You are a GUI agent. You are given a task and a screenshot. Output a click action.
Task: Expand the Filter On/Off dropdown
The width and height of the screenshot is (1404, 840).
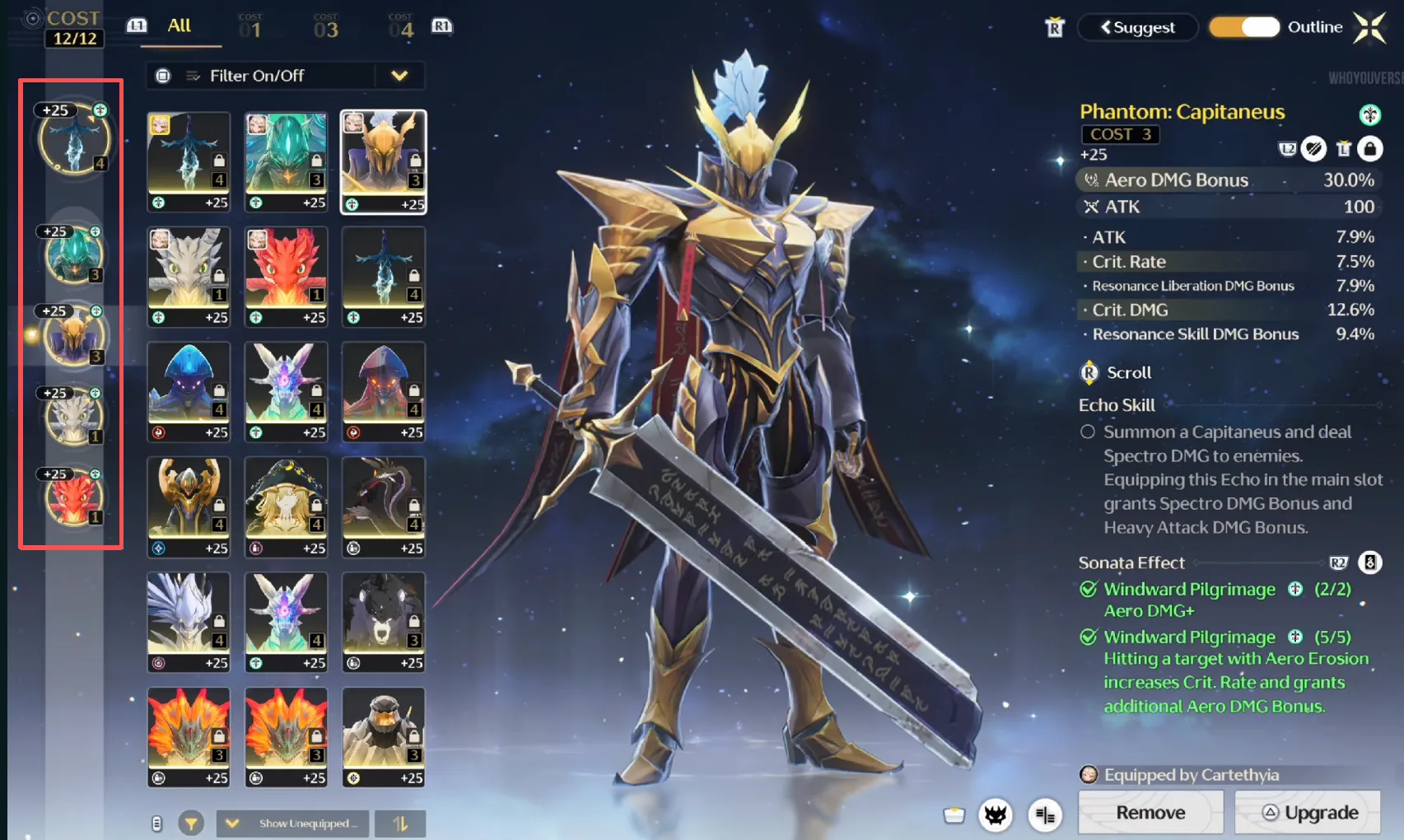399,76
